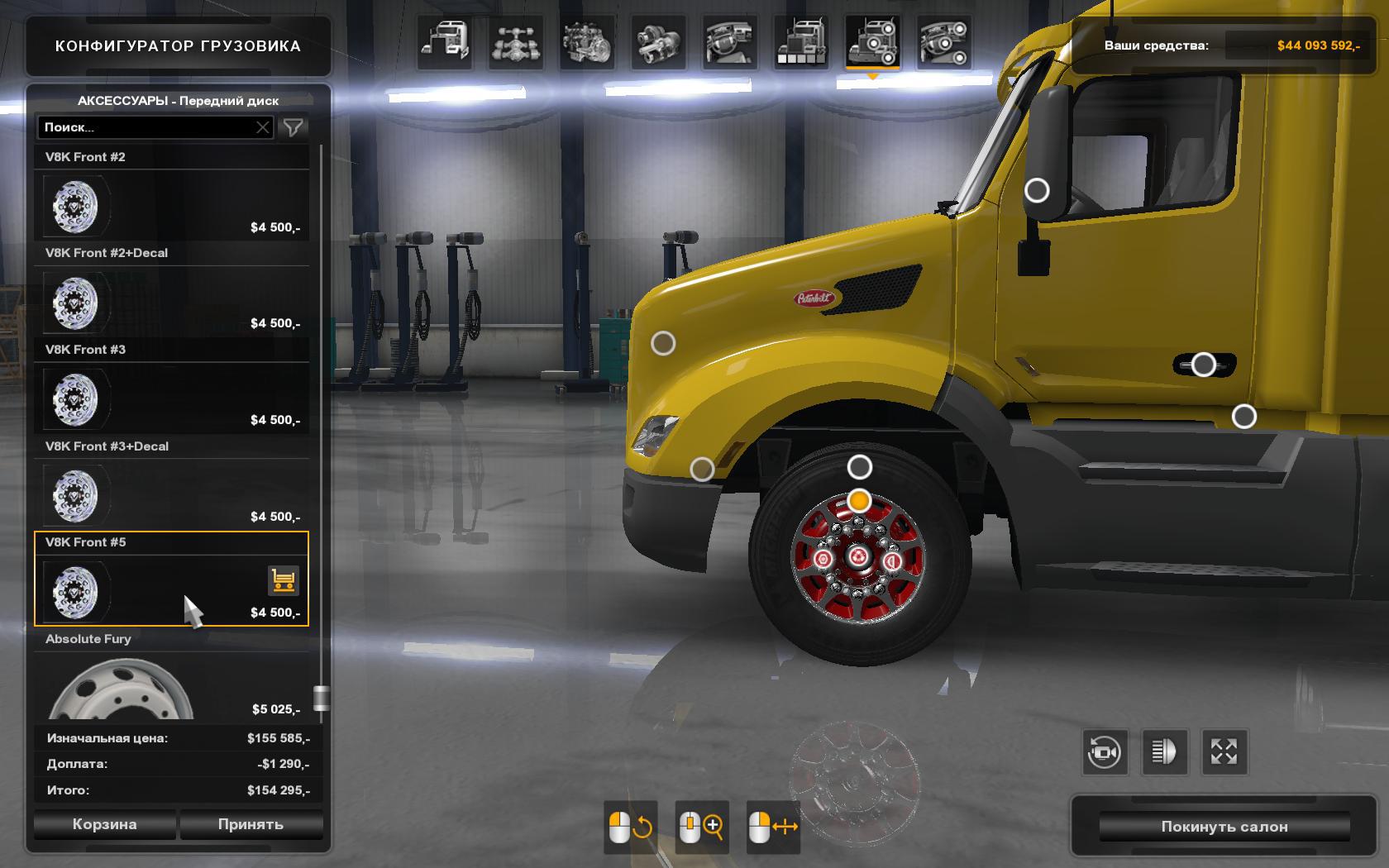Select the V8K Front #2 wheel

171,206
